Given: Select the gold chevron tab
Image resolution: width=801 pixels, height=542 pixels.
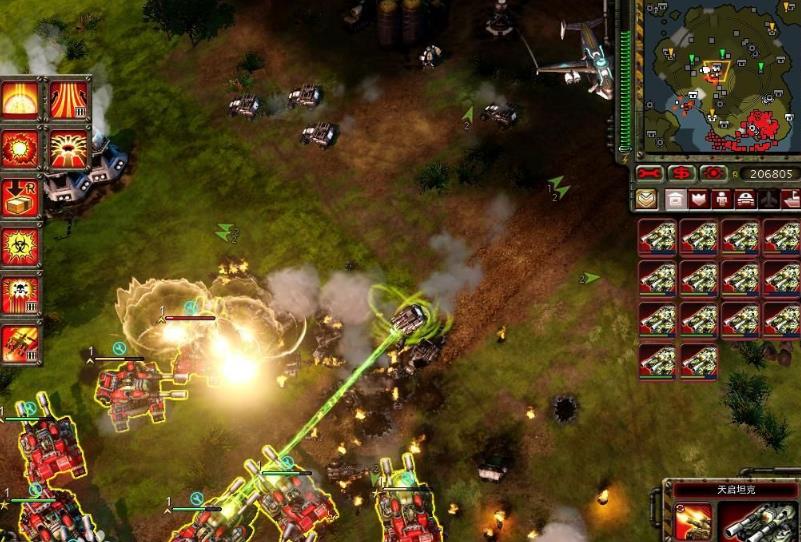Looking at the screenshot, I should tap(646, 199).
